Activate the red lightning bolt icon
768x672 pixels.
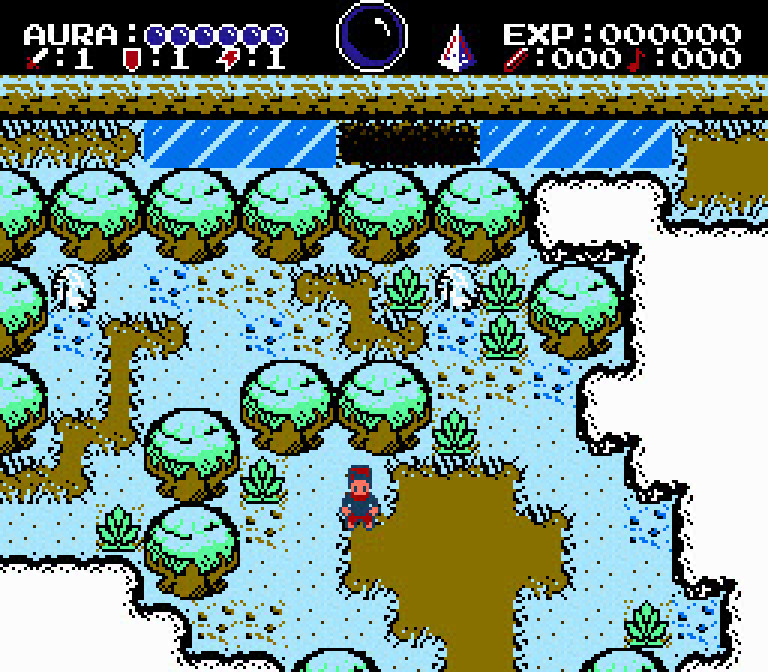pos(228,59)
